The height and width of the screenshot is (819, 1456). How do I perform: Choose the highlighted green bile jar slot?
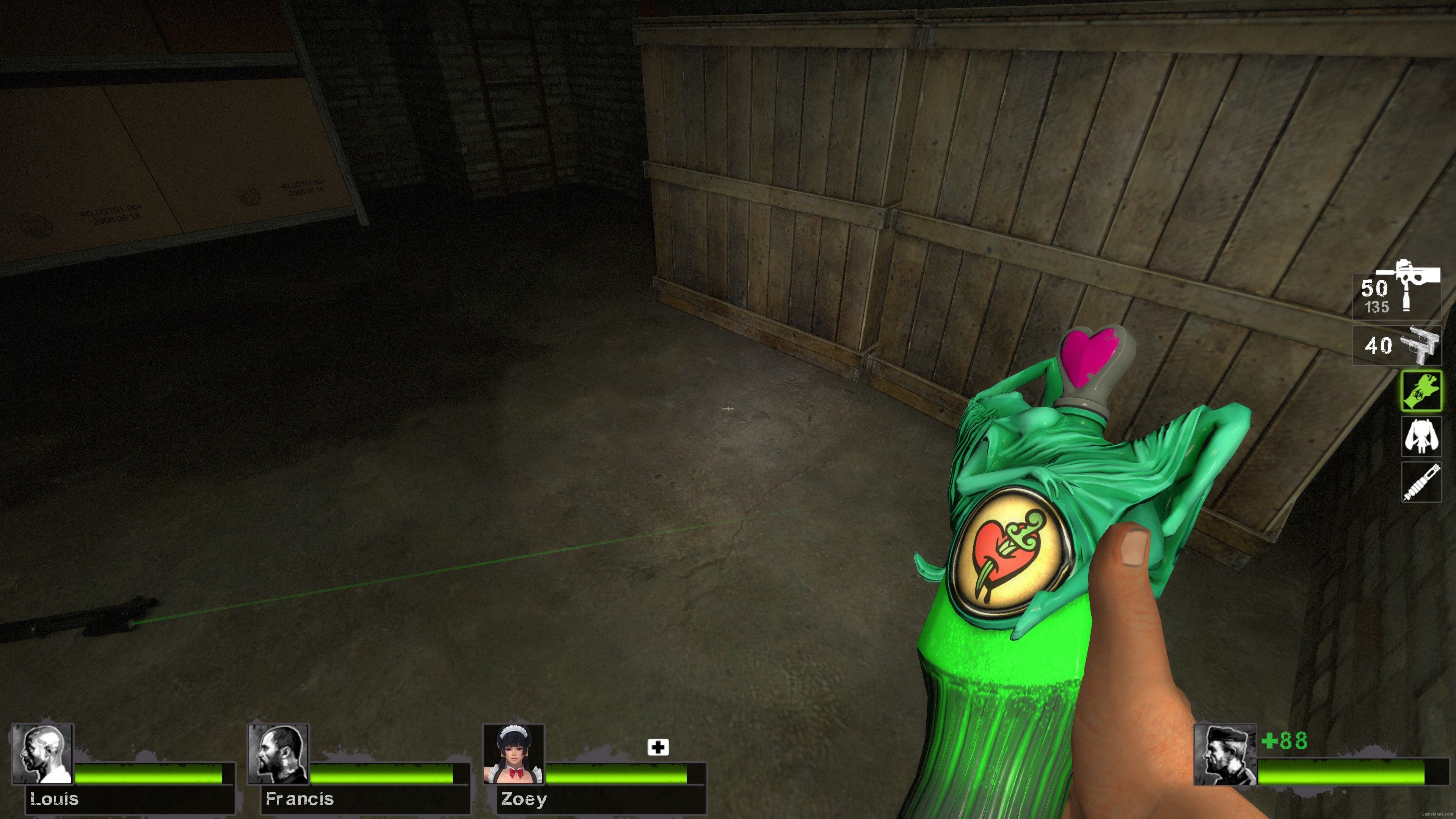(x=1421, y=391)
